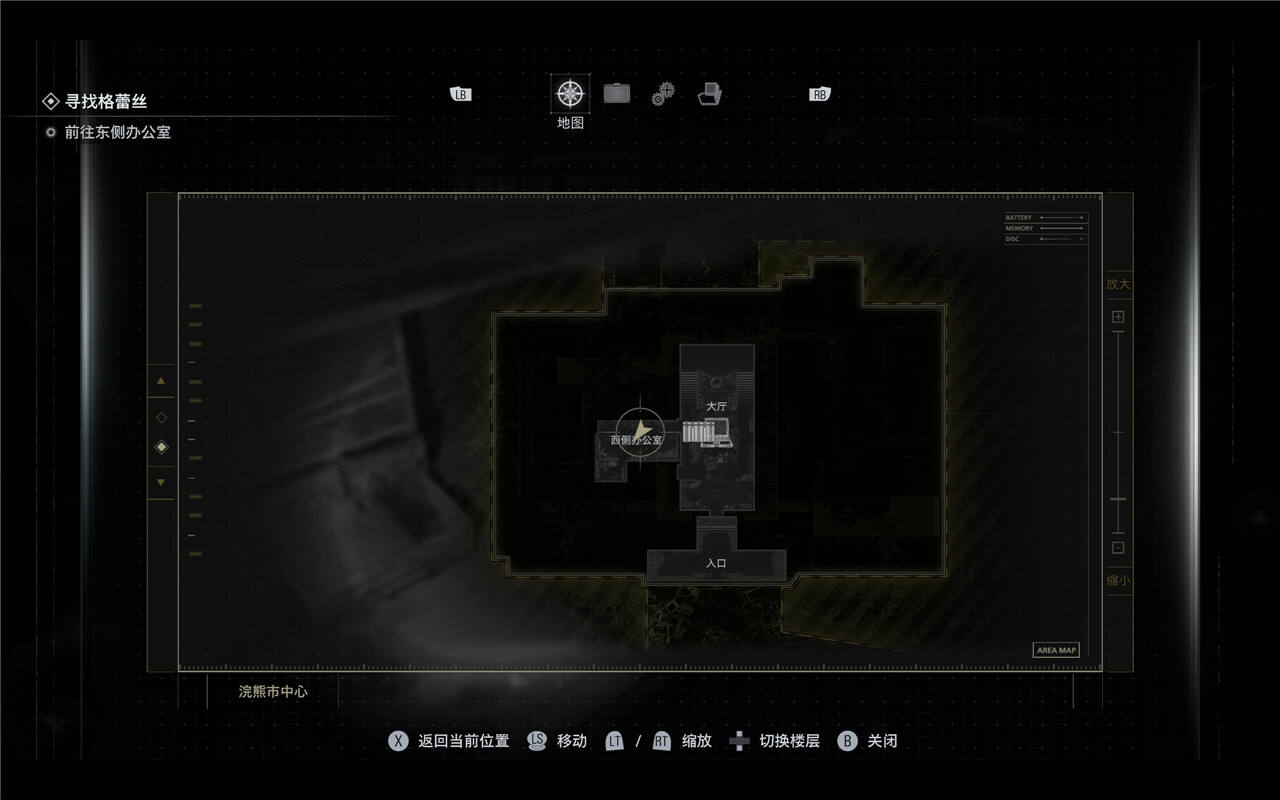The height and width of the screenshot is (800, 1280).
Task: Go down one floor with the down arrow
Action: pos(161,483)
